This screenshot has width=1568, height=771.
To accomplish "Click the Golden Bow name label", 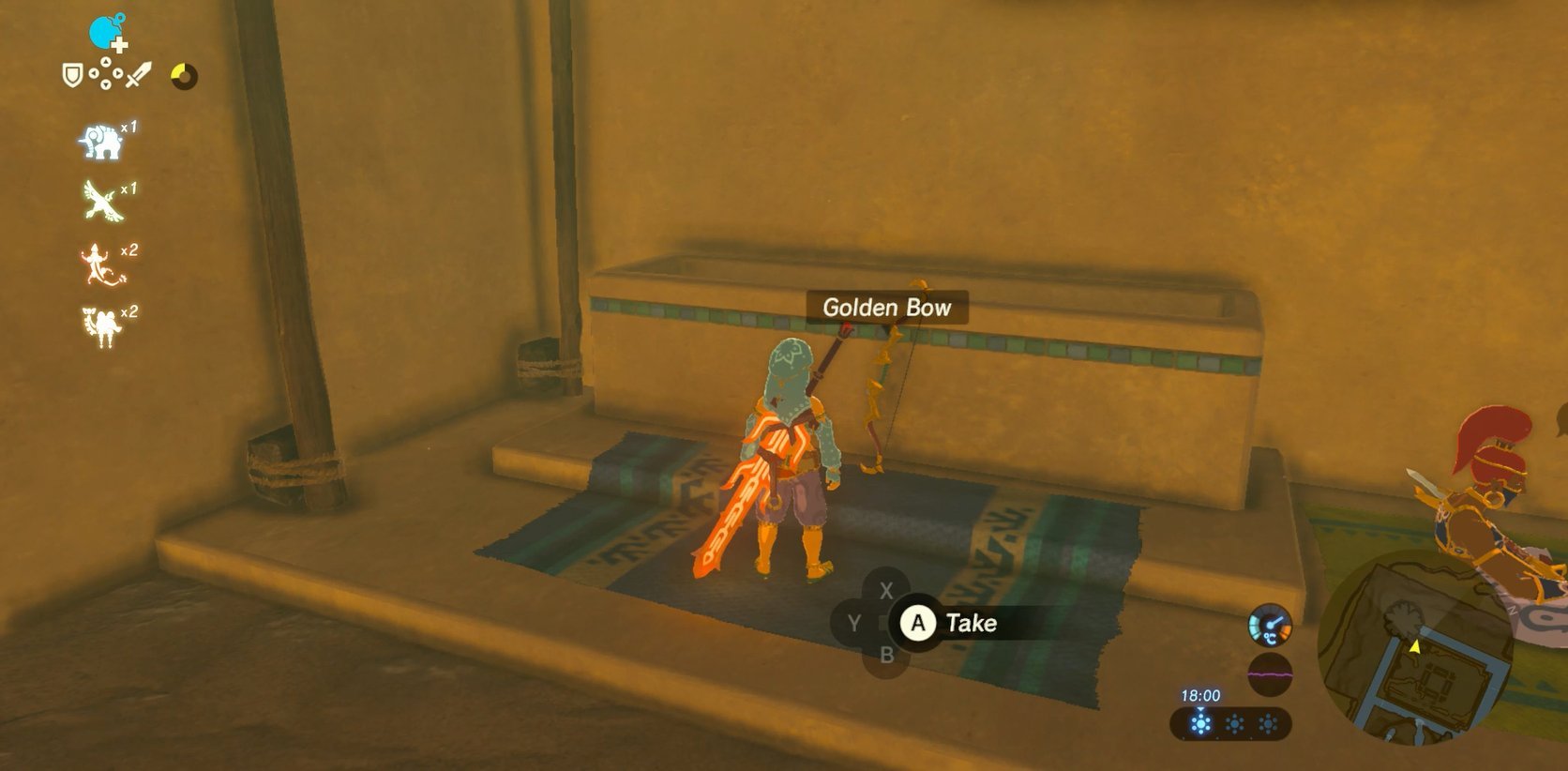I will 886,308.
